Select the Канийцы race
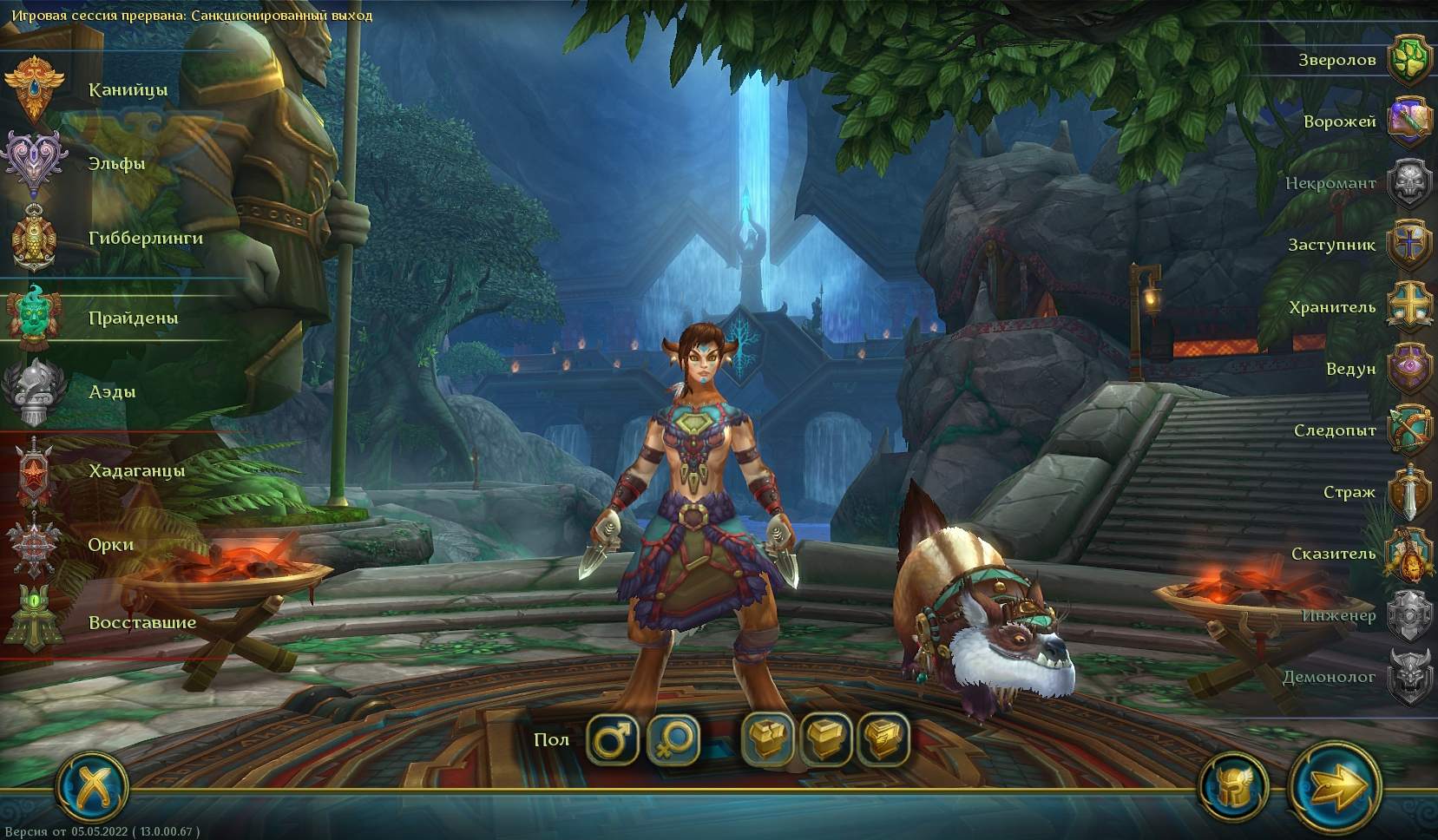This screenshot has height=840, width=1438. tap(35, 89)
